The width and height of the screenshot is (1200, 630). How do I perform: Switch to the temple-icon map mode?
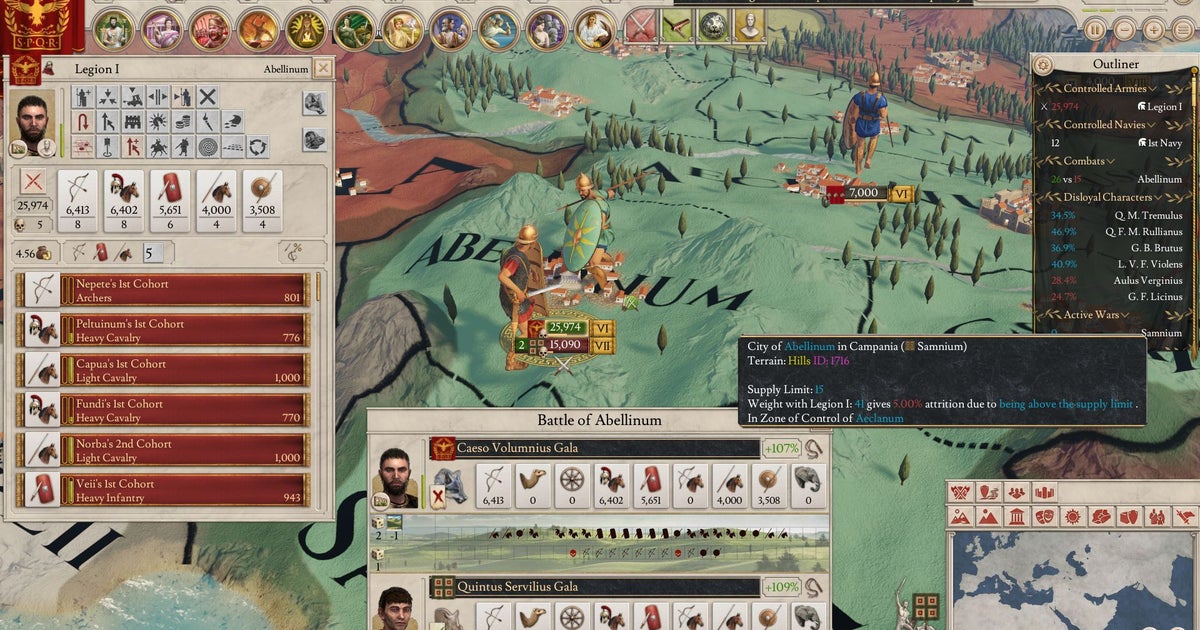pyautogui.click(x=1015, y=517)
